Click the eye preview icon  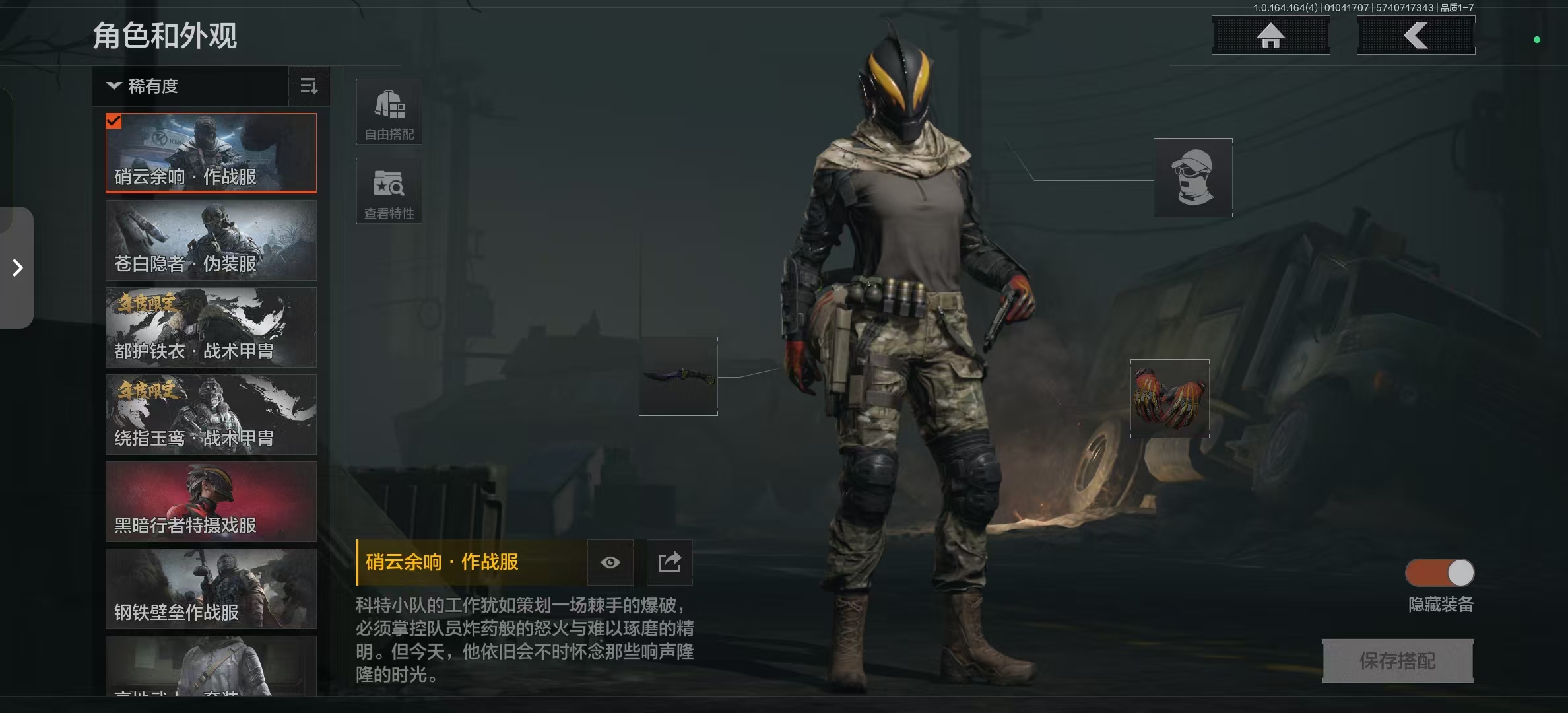click(x=610, y=562)
